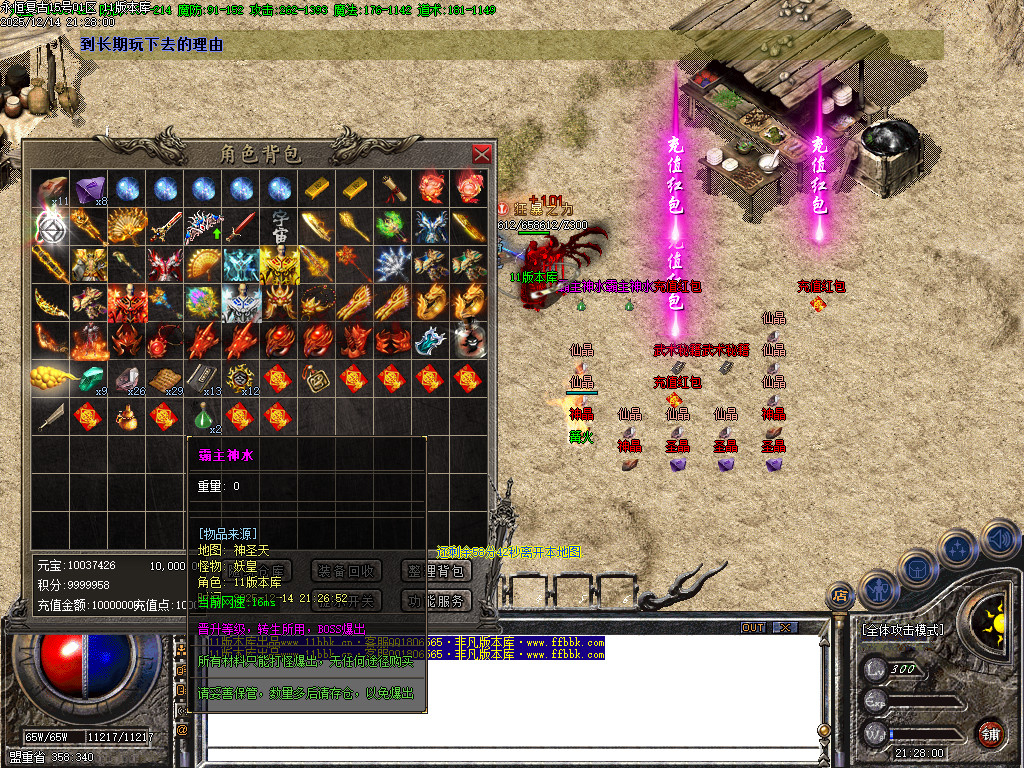Click the OUT button above the chat
This screenshot has height=768, width=1024.
click(x=752, y=627)
